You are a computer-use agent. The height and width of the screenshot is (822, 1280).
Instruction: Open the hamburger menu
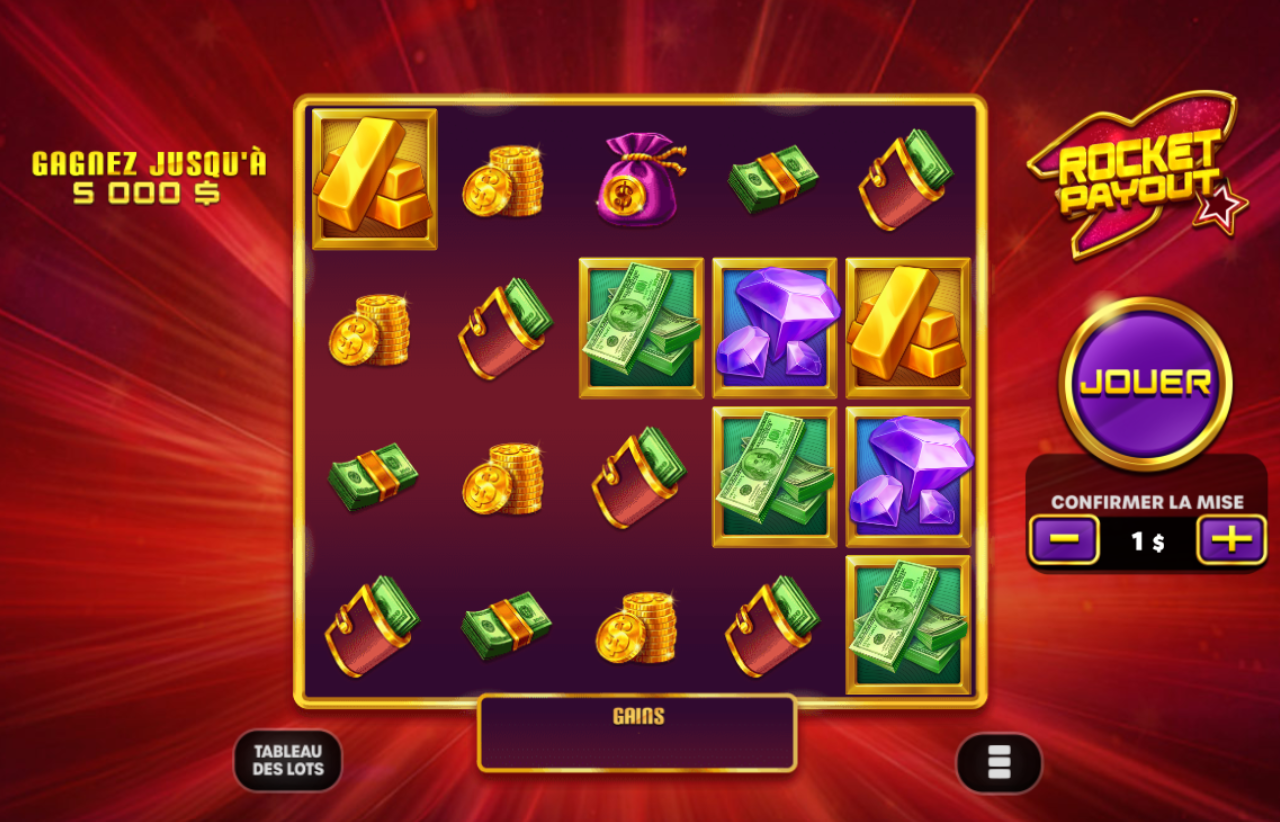click(997, 761)
